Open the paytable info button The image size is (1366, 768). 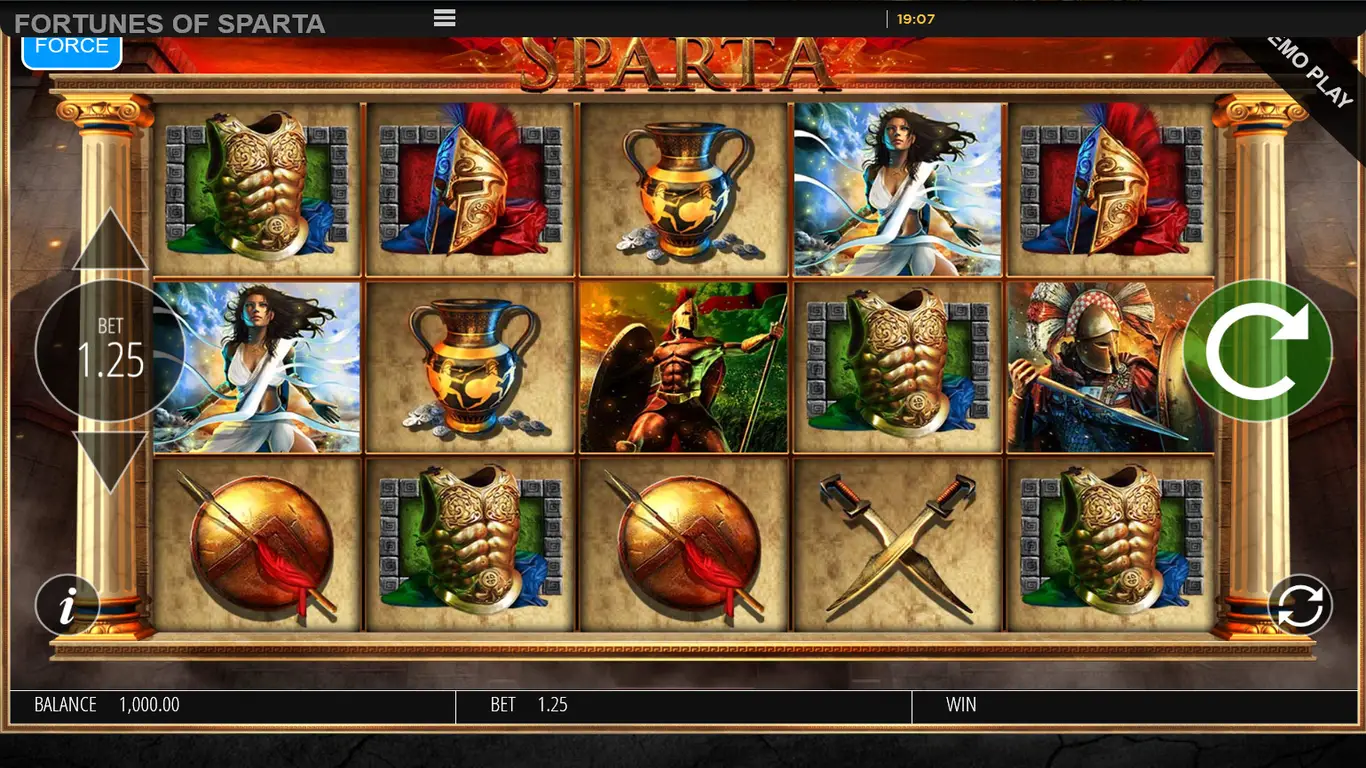(x=67, y=606)
